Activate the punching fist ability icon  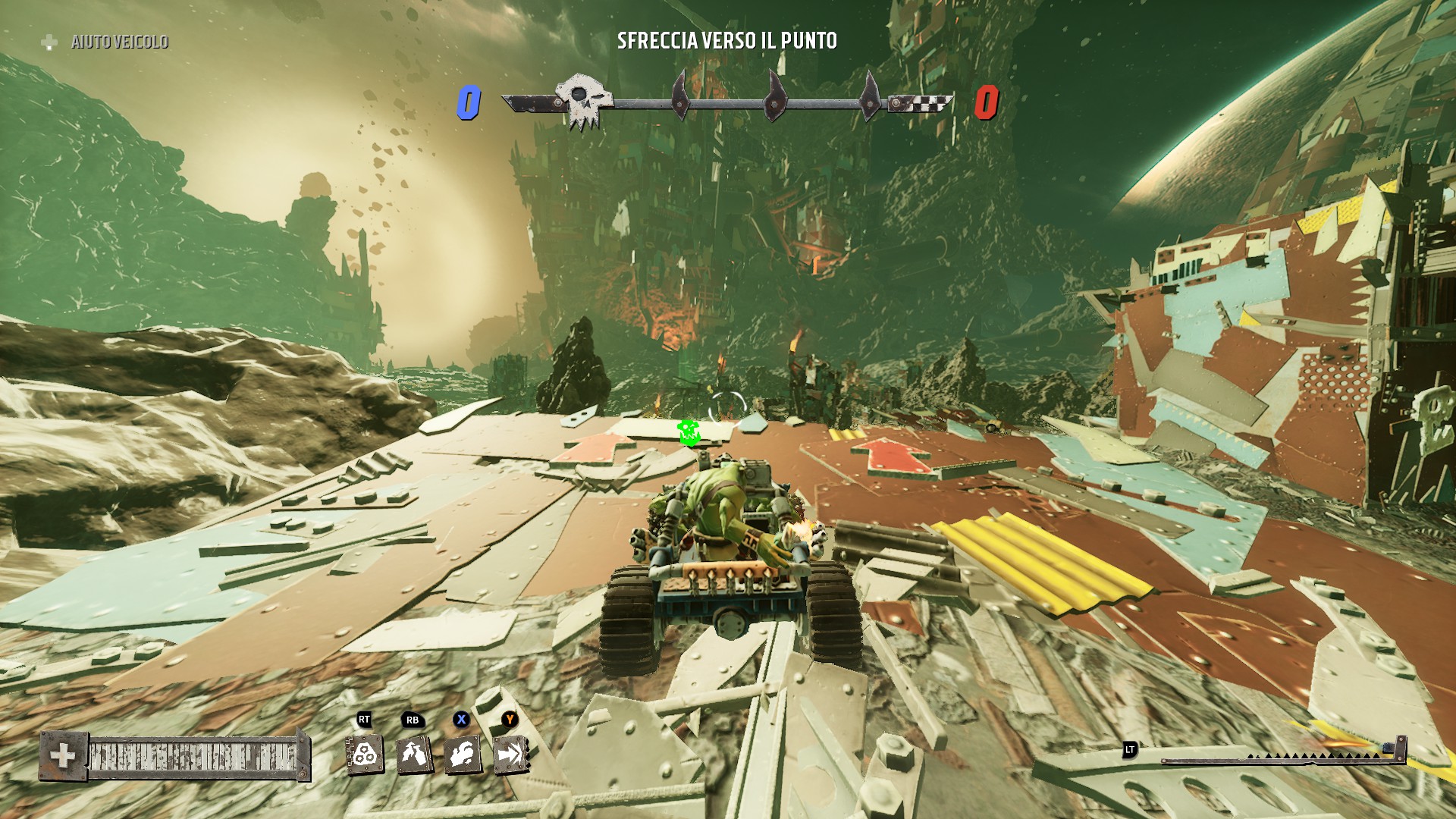coord(463,754)
